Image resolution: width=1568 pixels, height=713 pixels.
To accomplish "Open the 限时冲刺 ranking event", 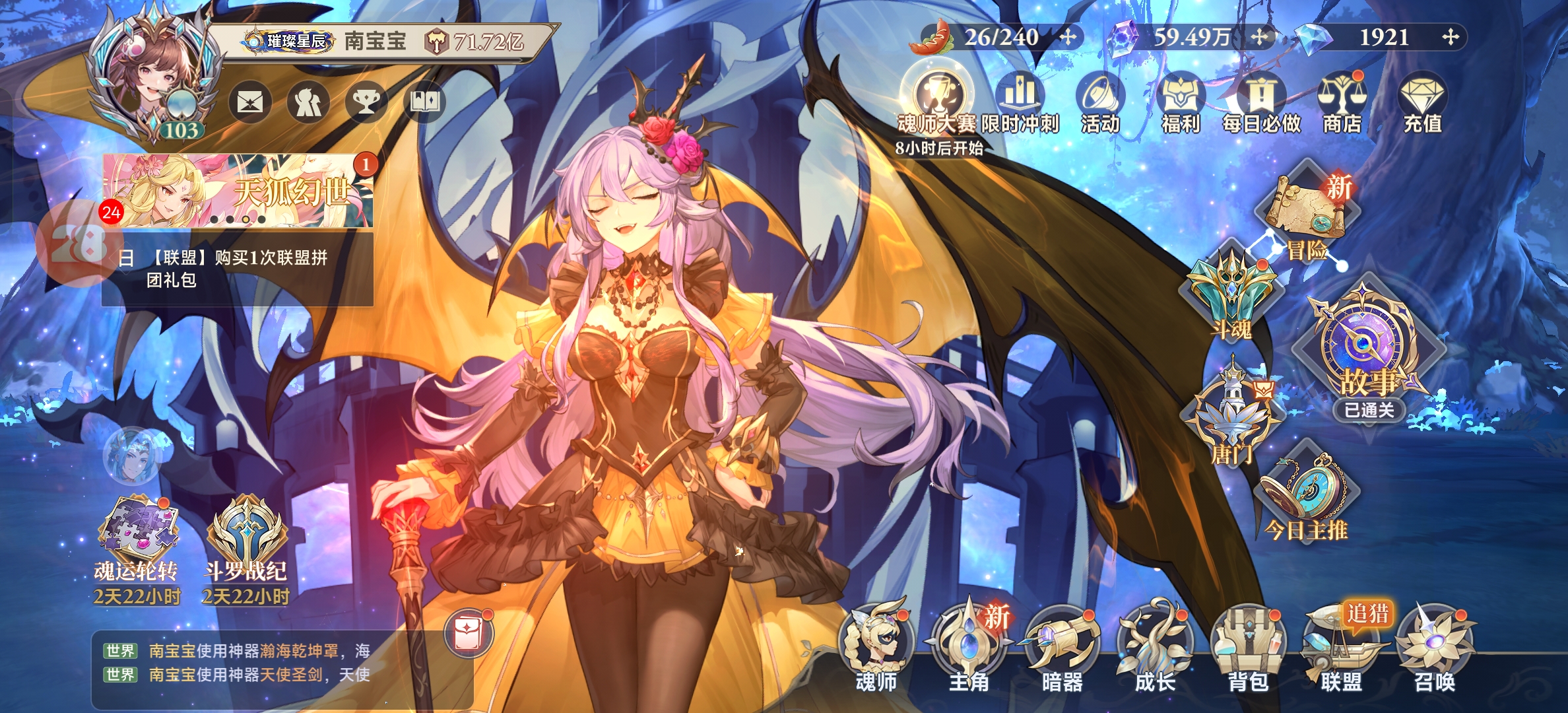I will 1020,102.
